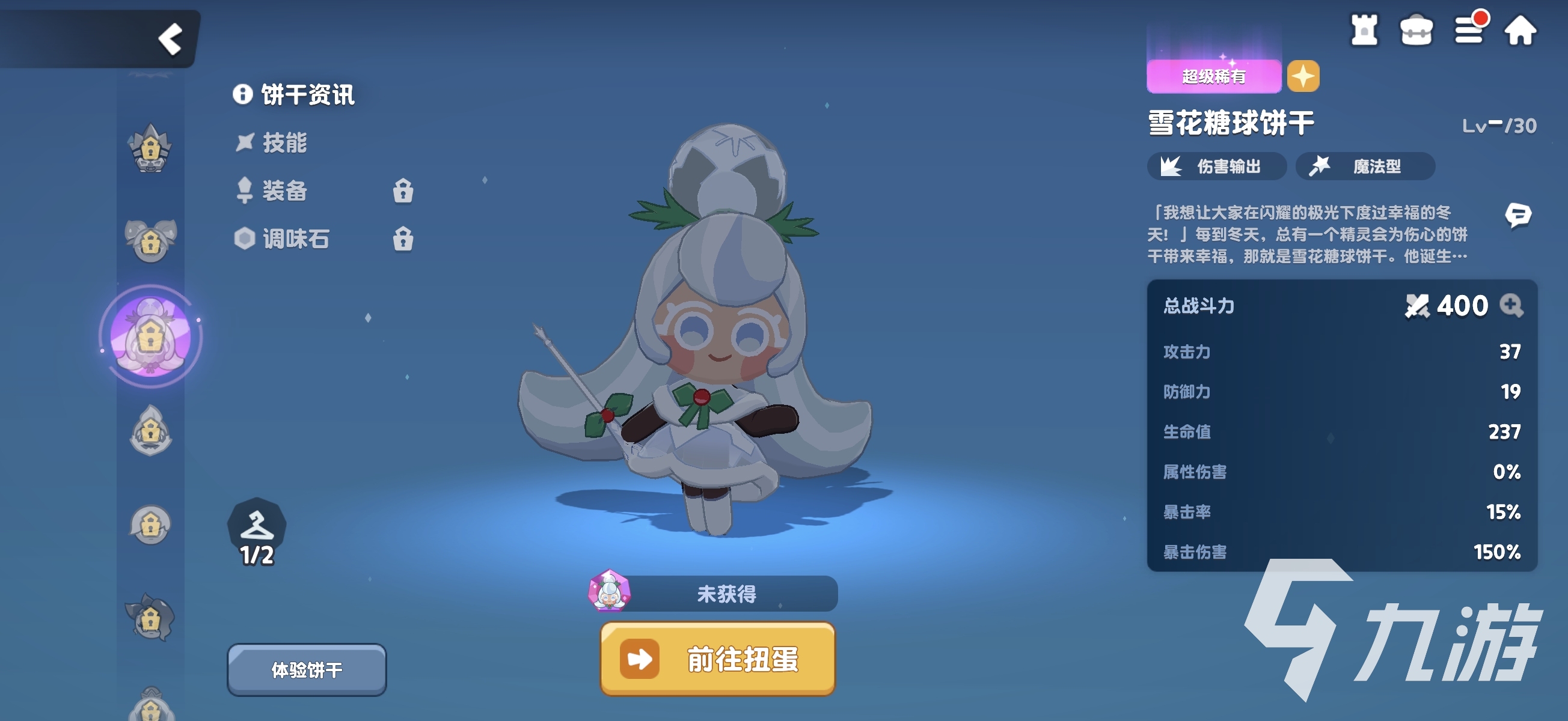Toggle the locked 调味石 seasoning stone slot
Image resolution: width=1568 pixels, height=721 pixels.
[x=403, y=239]
